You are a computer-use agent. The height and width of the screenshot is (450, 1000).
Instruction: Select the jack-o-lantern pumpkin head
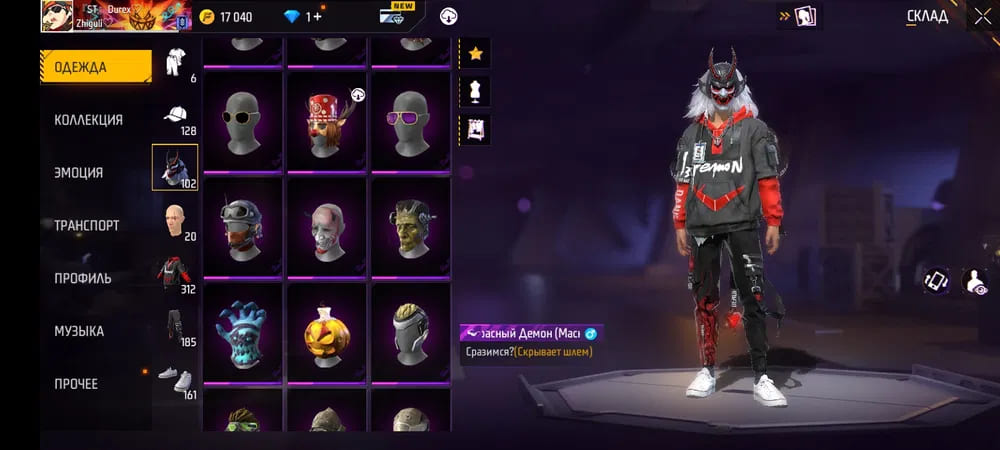327,332
